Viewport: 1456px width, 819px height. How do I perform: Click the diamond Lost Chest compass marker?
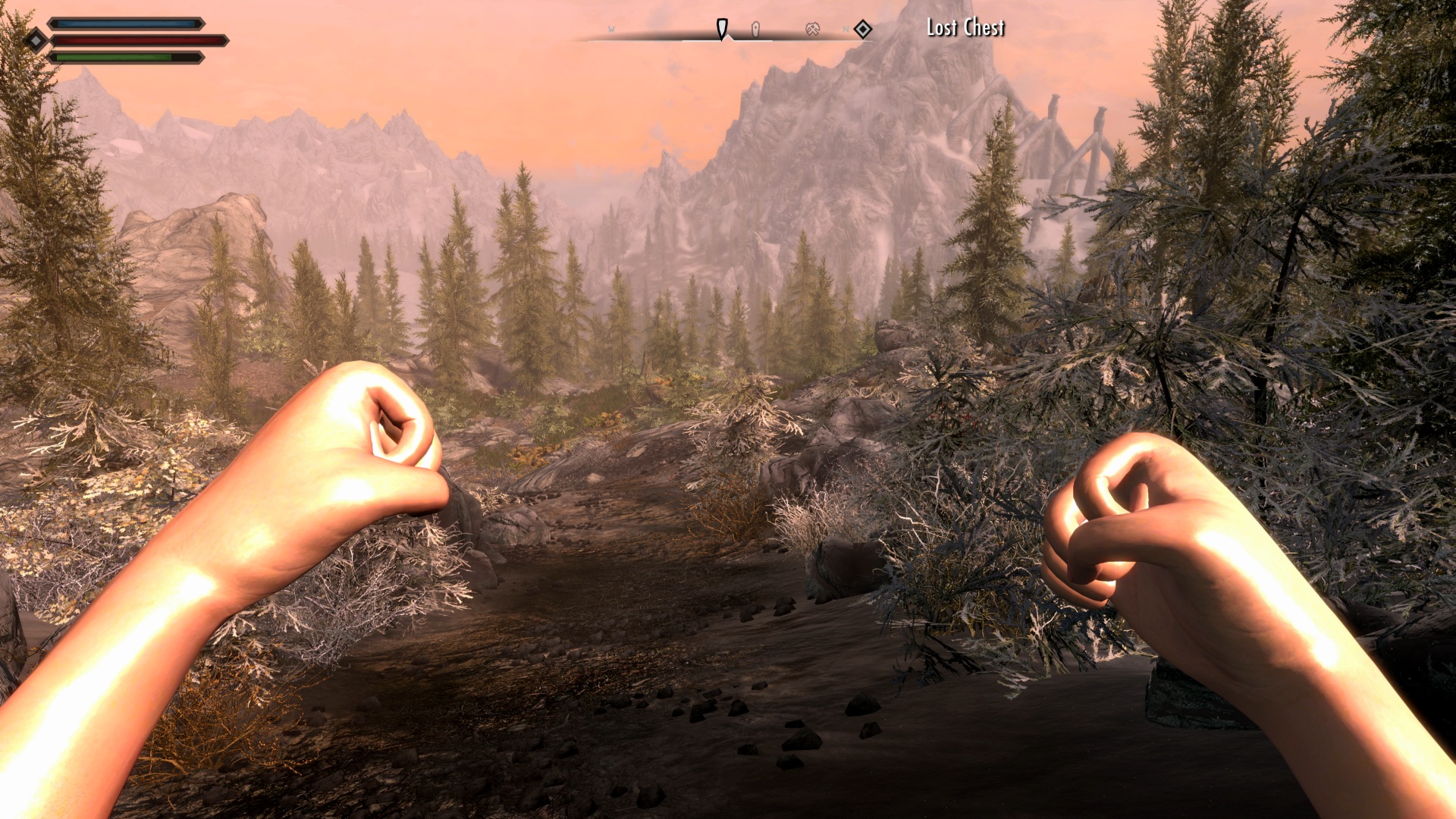click(x=863, y=30)
